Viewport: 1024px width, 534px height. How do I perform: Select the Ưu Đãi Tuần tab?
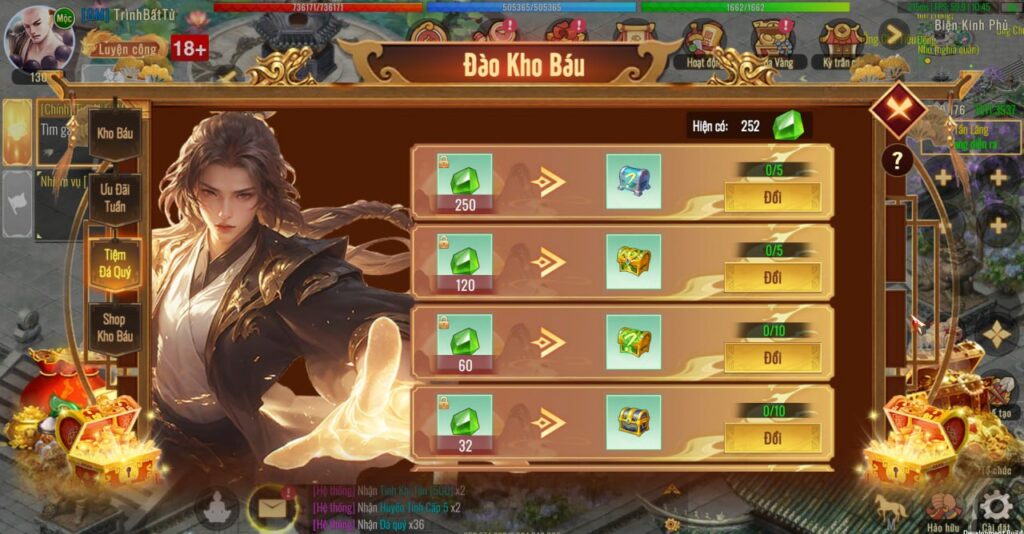click(115, 197)
